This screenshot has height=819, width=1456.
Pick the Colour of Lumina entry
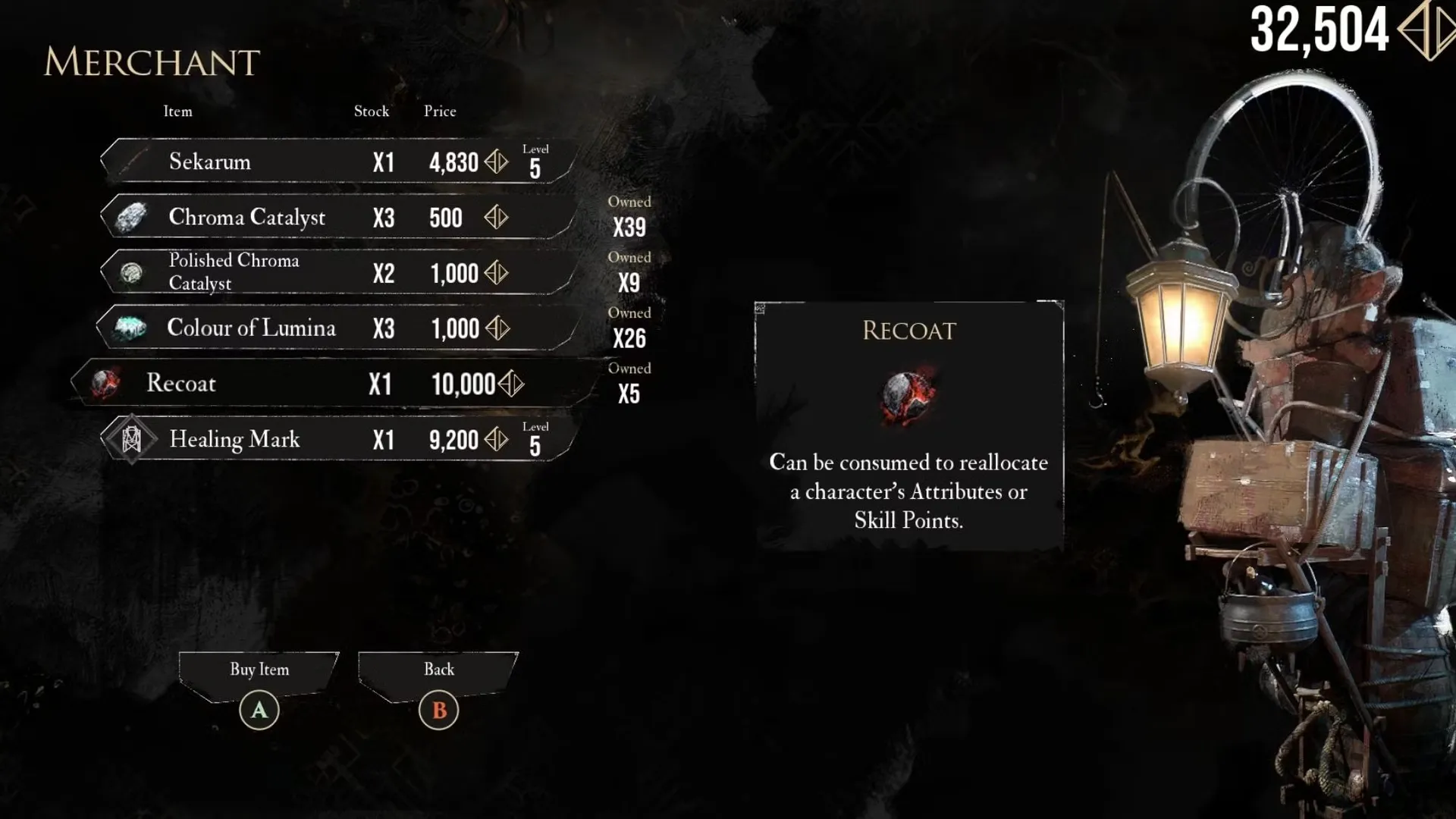coord(334,328)
